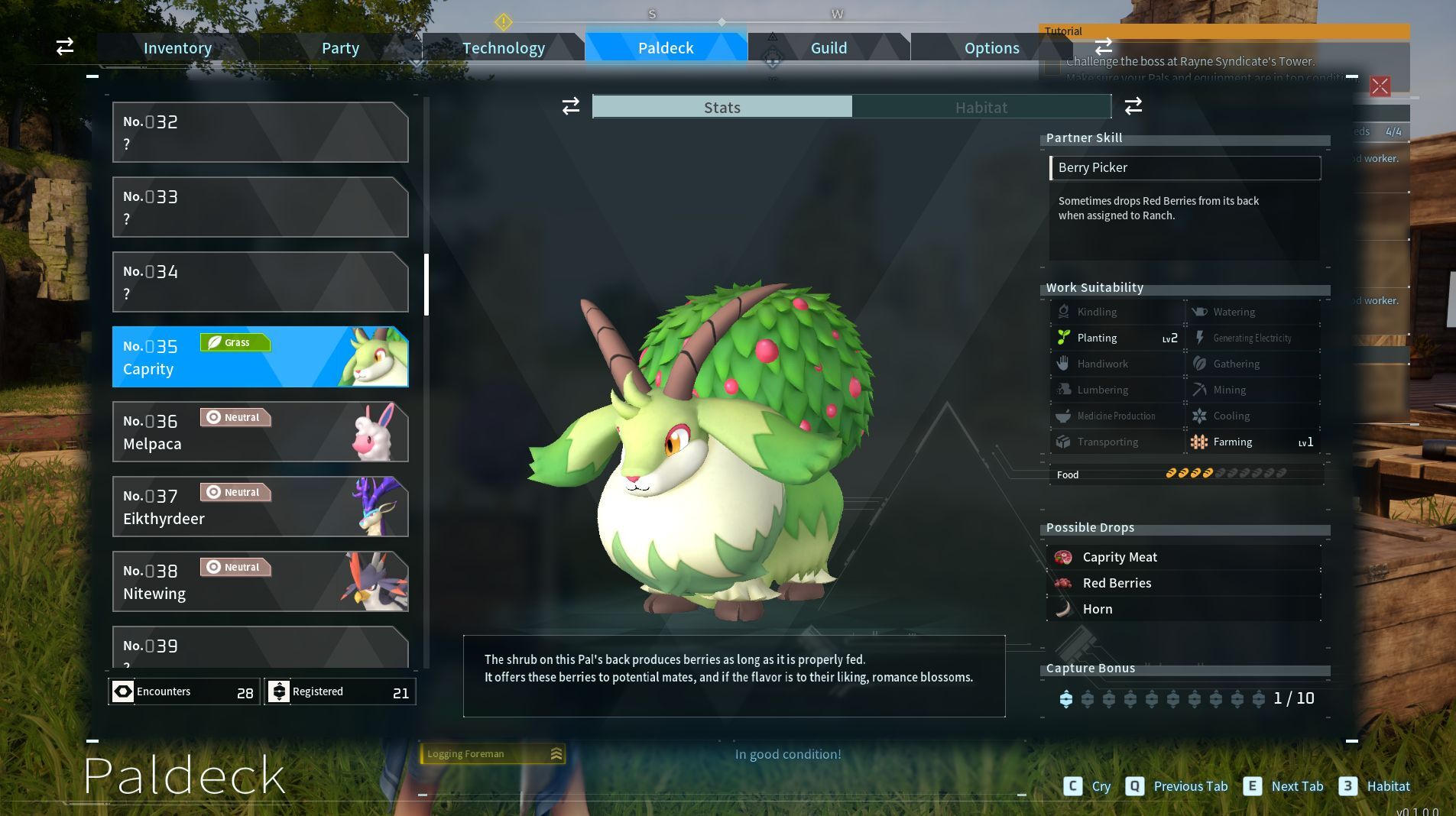Viewport: 1456px width, 816px height.
Task: Pick unknown entry No.033
Action: [x=260, y=207]
